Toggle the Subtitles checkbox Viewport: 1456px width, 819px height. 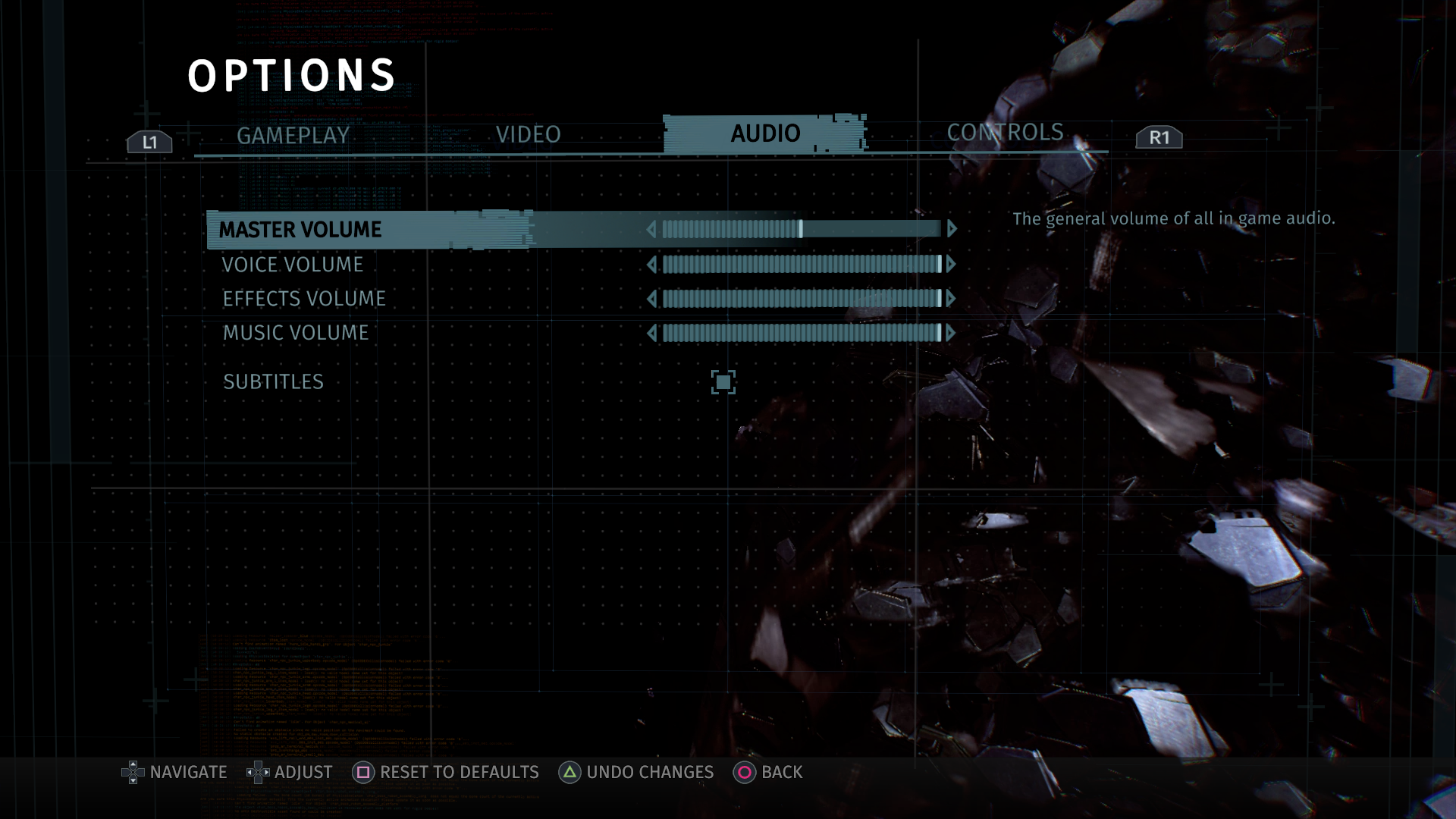(x=723, y=382)
